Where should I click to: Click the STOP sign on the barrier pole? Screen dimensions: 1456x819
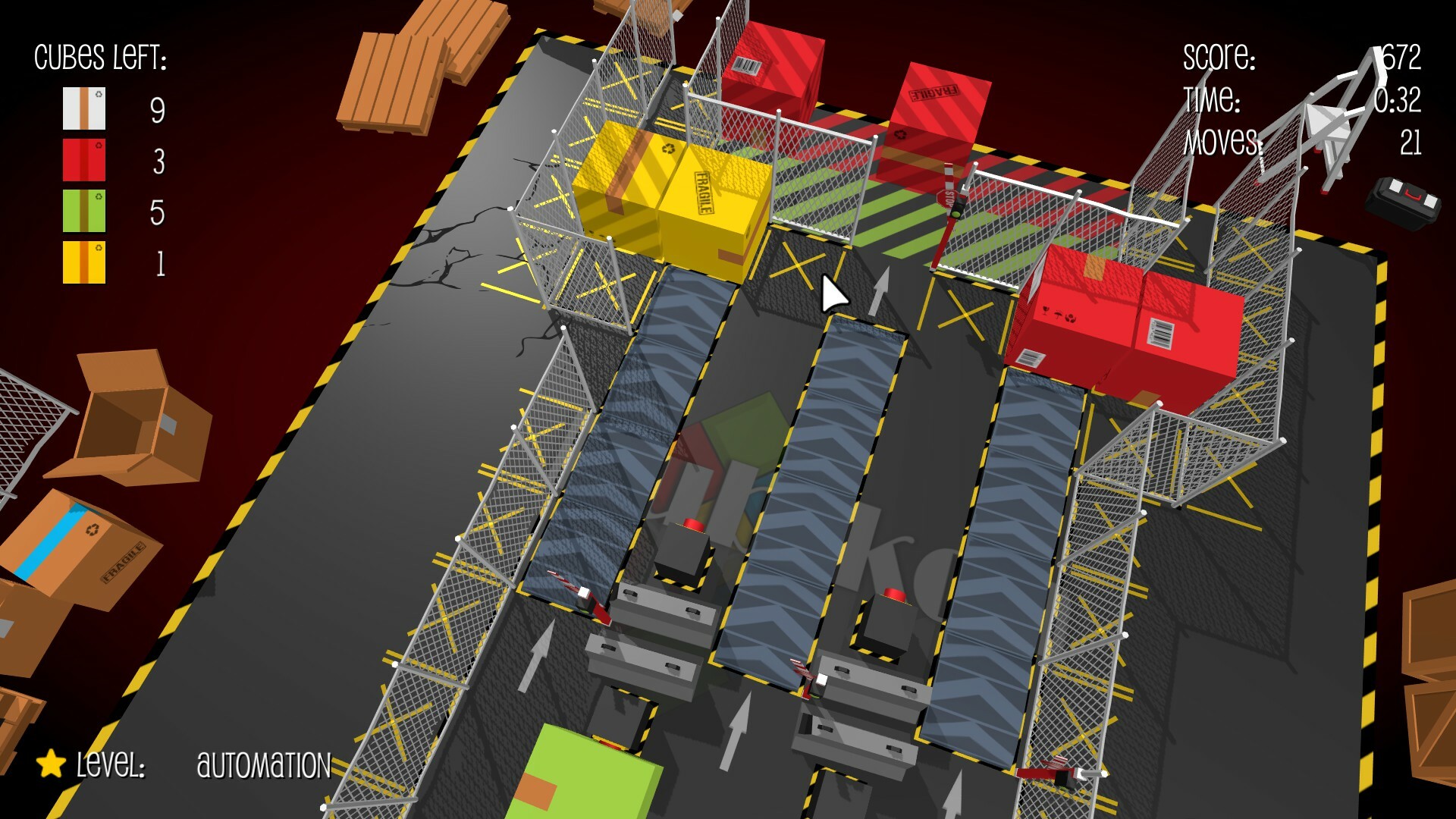click(x=948, y=199)
